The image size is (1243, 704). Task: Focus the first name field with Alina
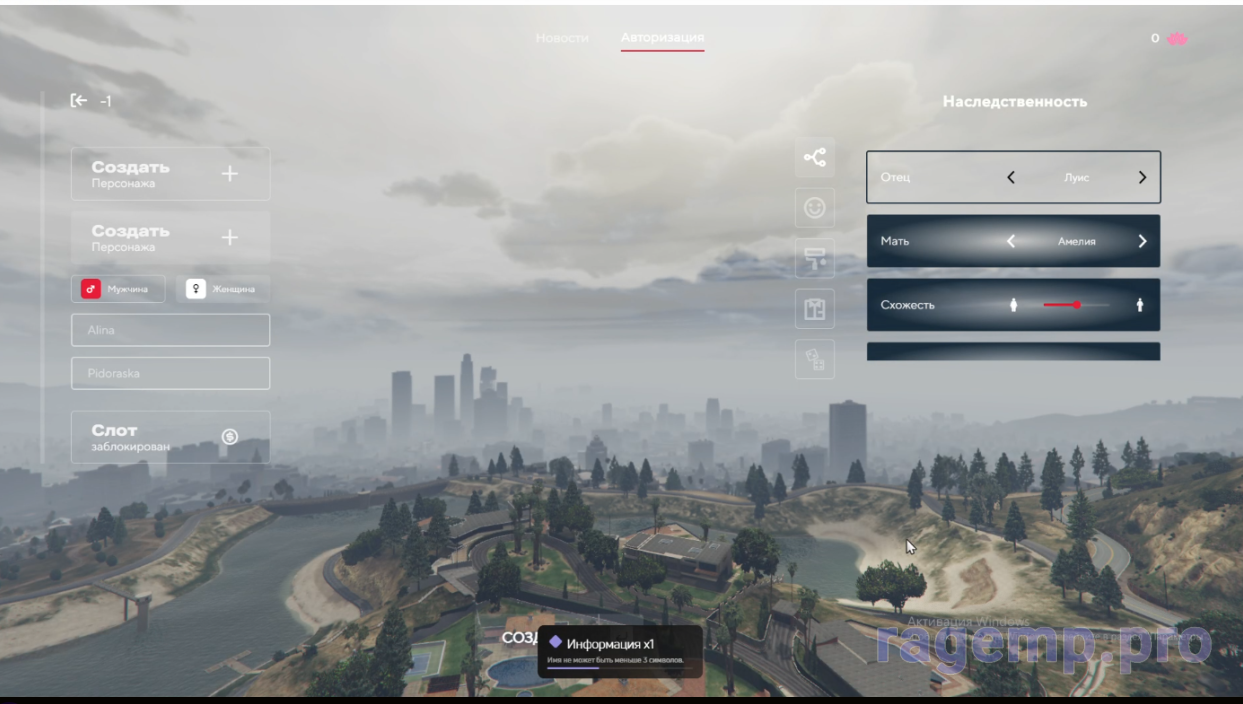click(170, 330)
